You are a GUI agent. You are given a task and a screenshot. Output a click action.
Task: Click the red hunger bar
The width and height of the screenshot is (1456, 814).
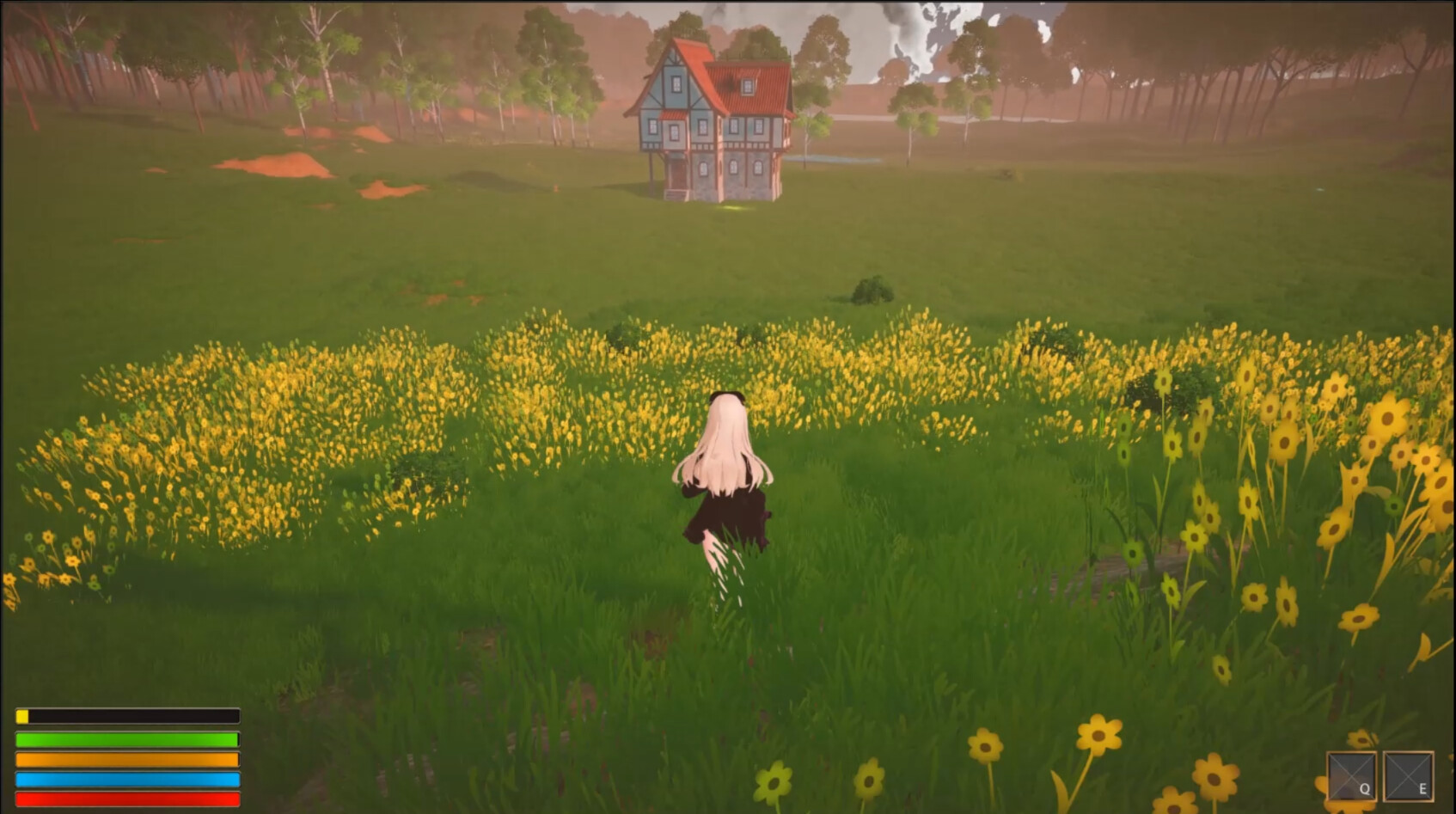tap(129, 800)
